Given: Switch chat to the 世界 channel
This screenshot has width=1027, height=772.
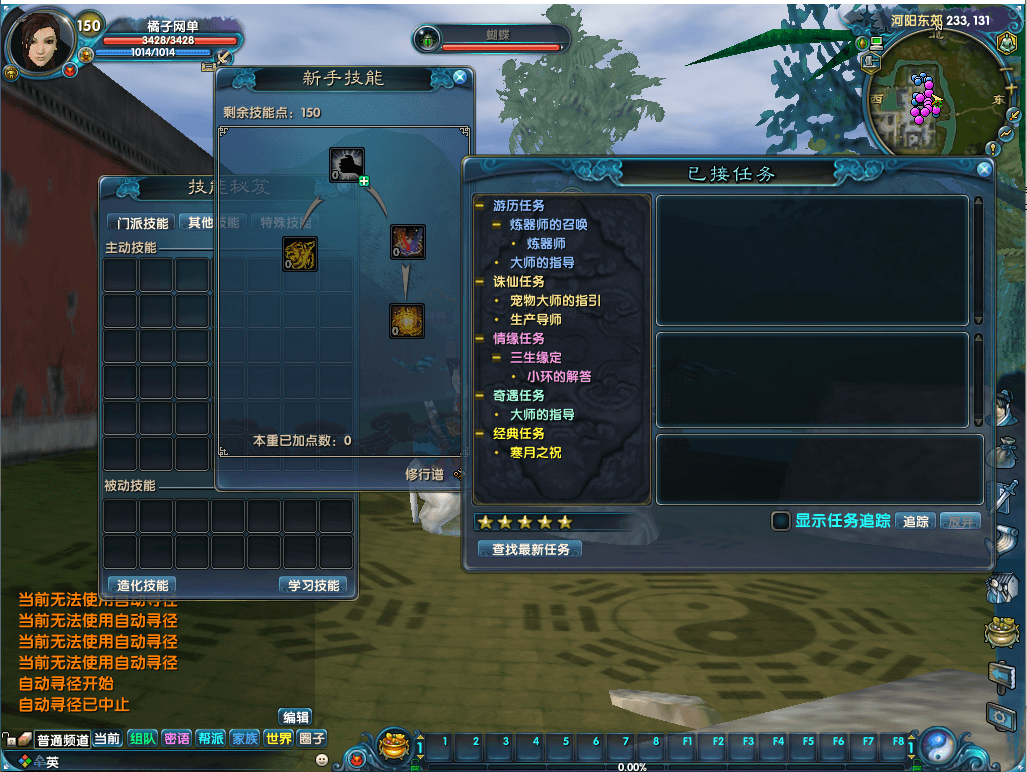Looking at the screenshot, I should click(279, 739).
